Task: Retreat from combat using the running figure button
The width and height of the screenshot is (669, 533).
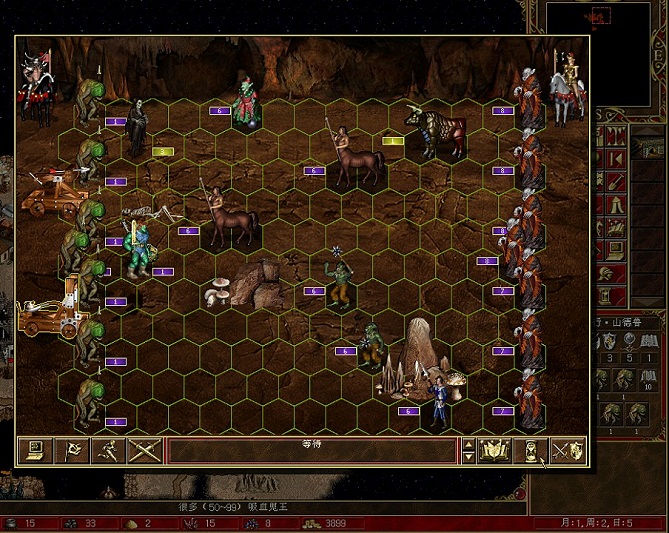Action: 108,451
